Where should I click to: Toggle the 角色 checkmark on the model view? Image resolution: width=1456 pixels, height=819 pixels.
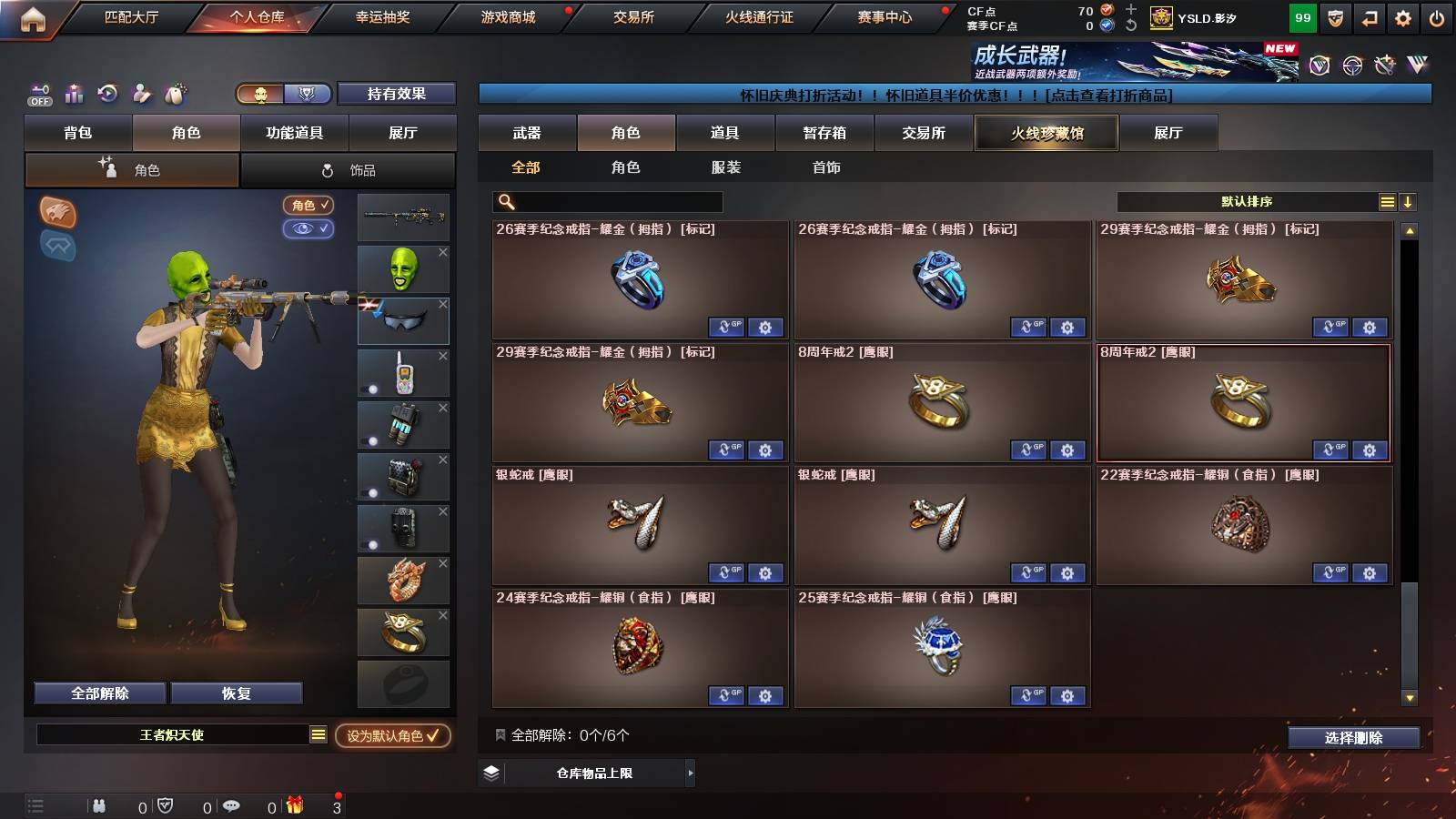click(309, 206)
